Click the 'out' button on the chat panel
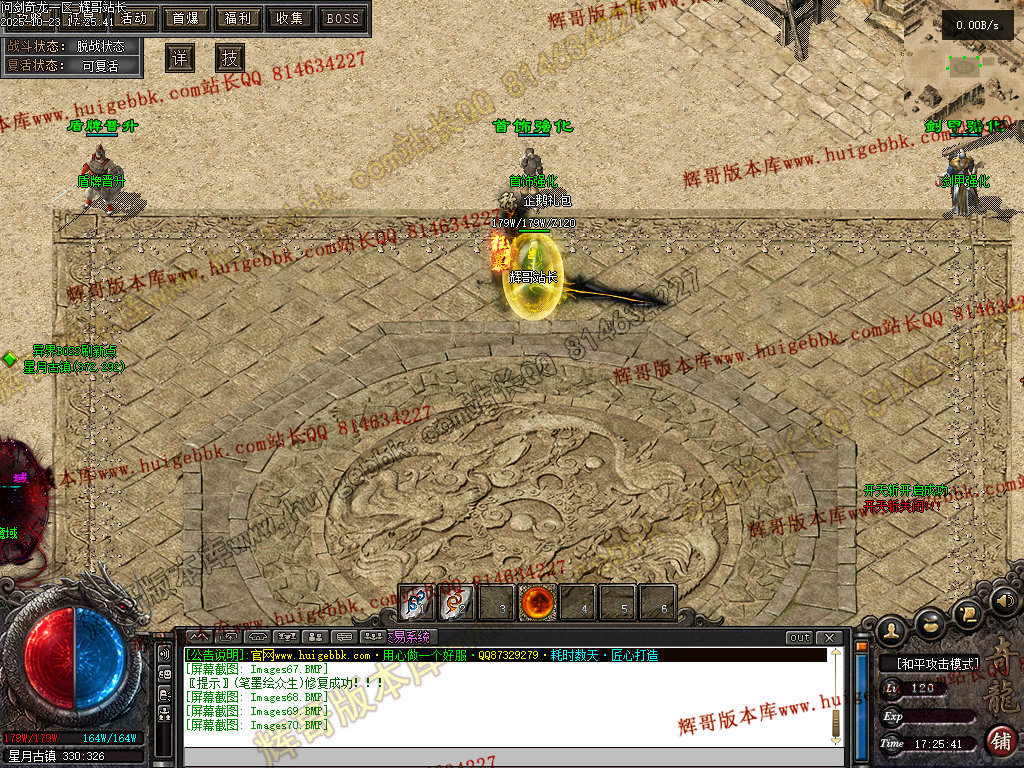 [799, 638]
